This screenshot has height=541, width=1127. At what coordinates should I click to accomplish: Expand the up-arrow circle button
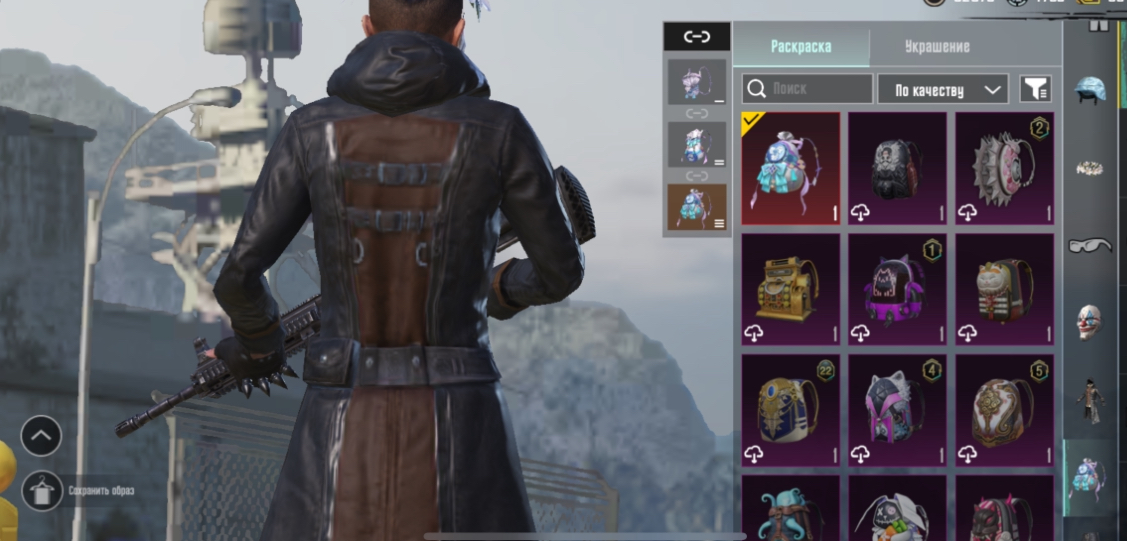[42, 436]
